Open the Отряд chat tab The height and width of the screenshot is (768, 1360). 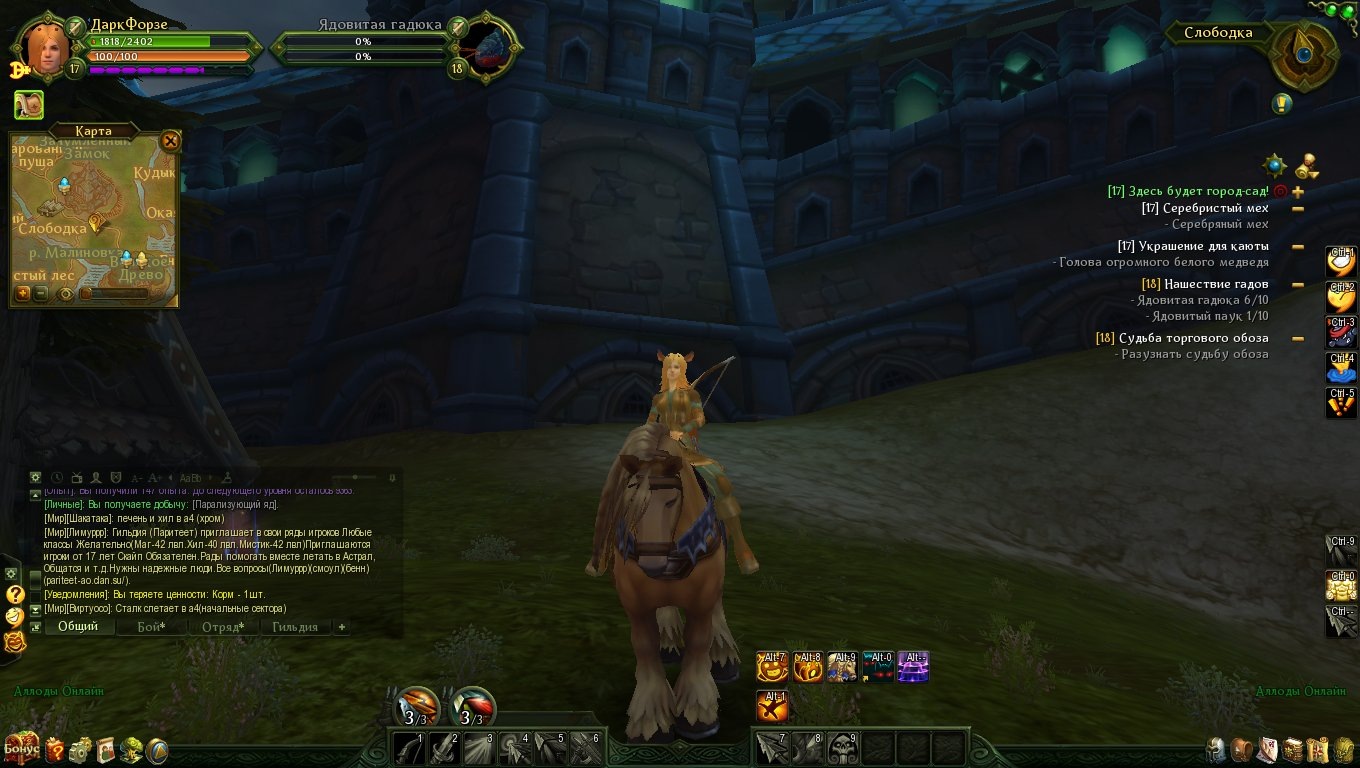(x=222, y=627)
